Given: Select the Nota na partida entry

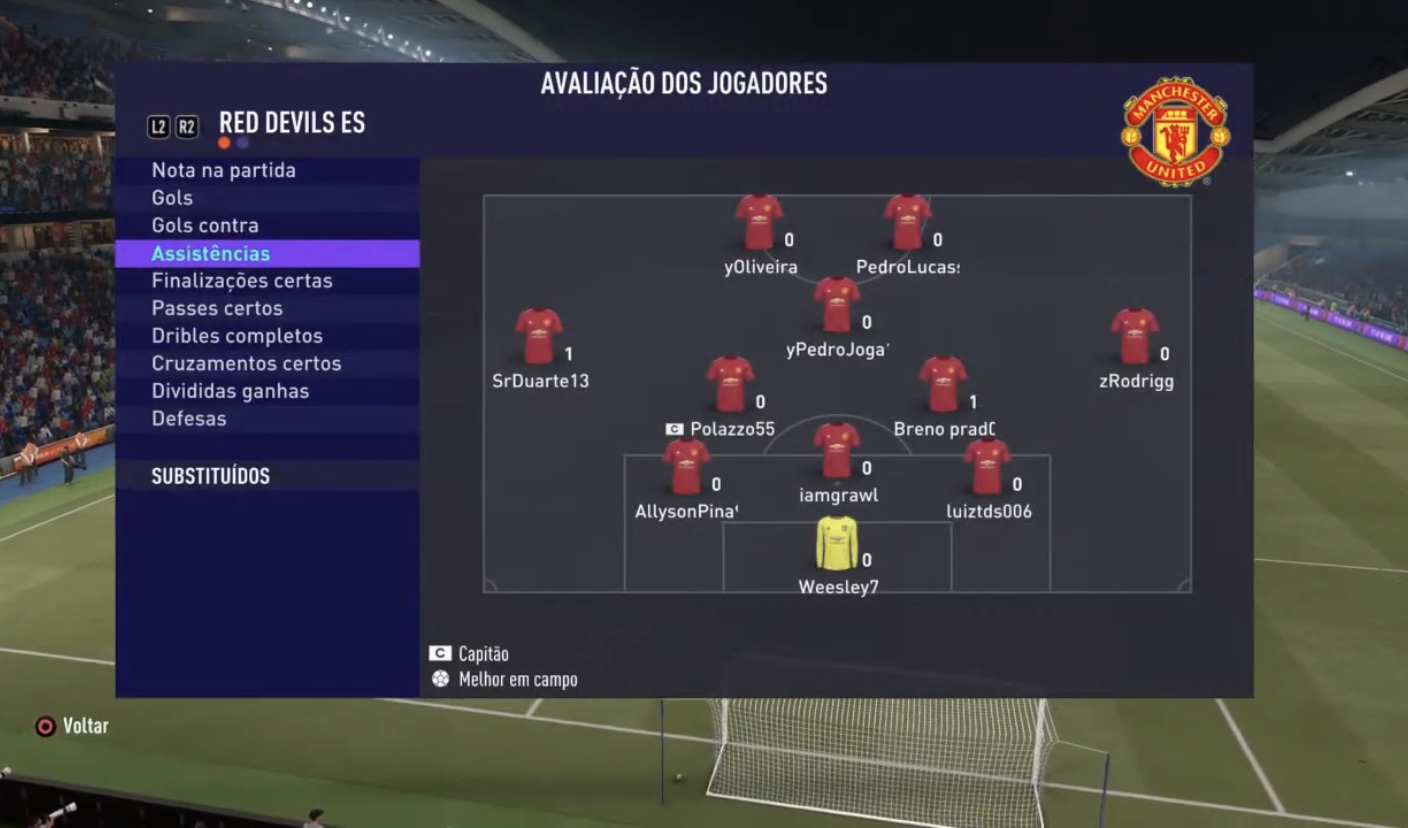Looking at the screenshot, I should pos(224,171).
